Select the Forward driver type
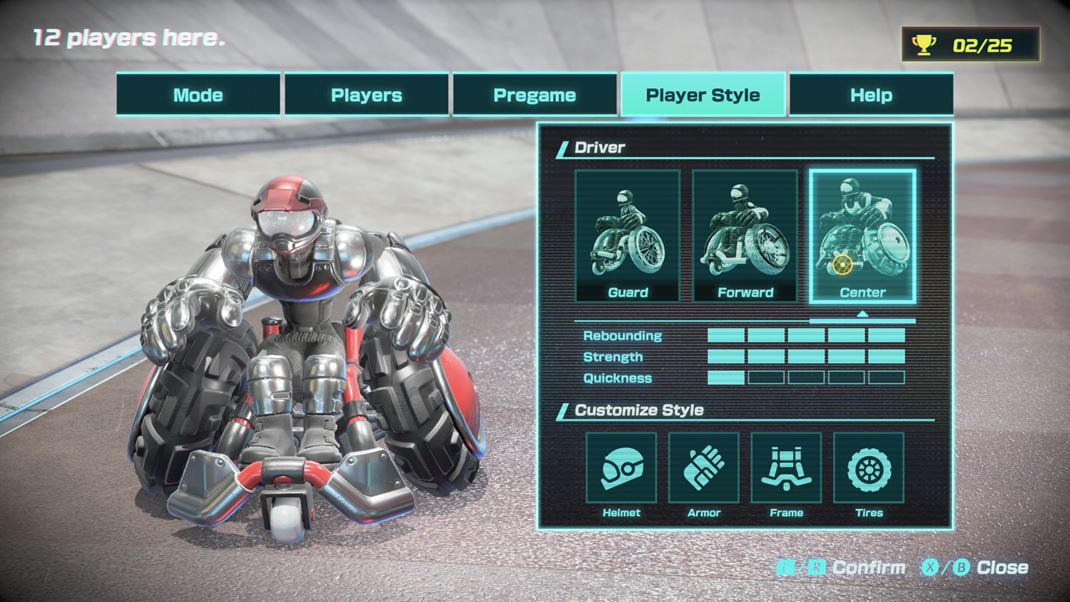The image size is (1070, 602). coord(745,236)
